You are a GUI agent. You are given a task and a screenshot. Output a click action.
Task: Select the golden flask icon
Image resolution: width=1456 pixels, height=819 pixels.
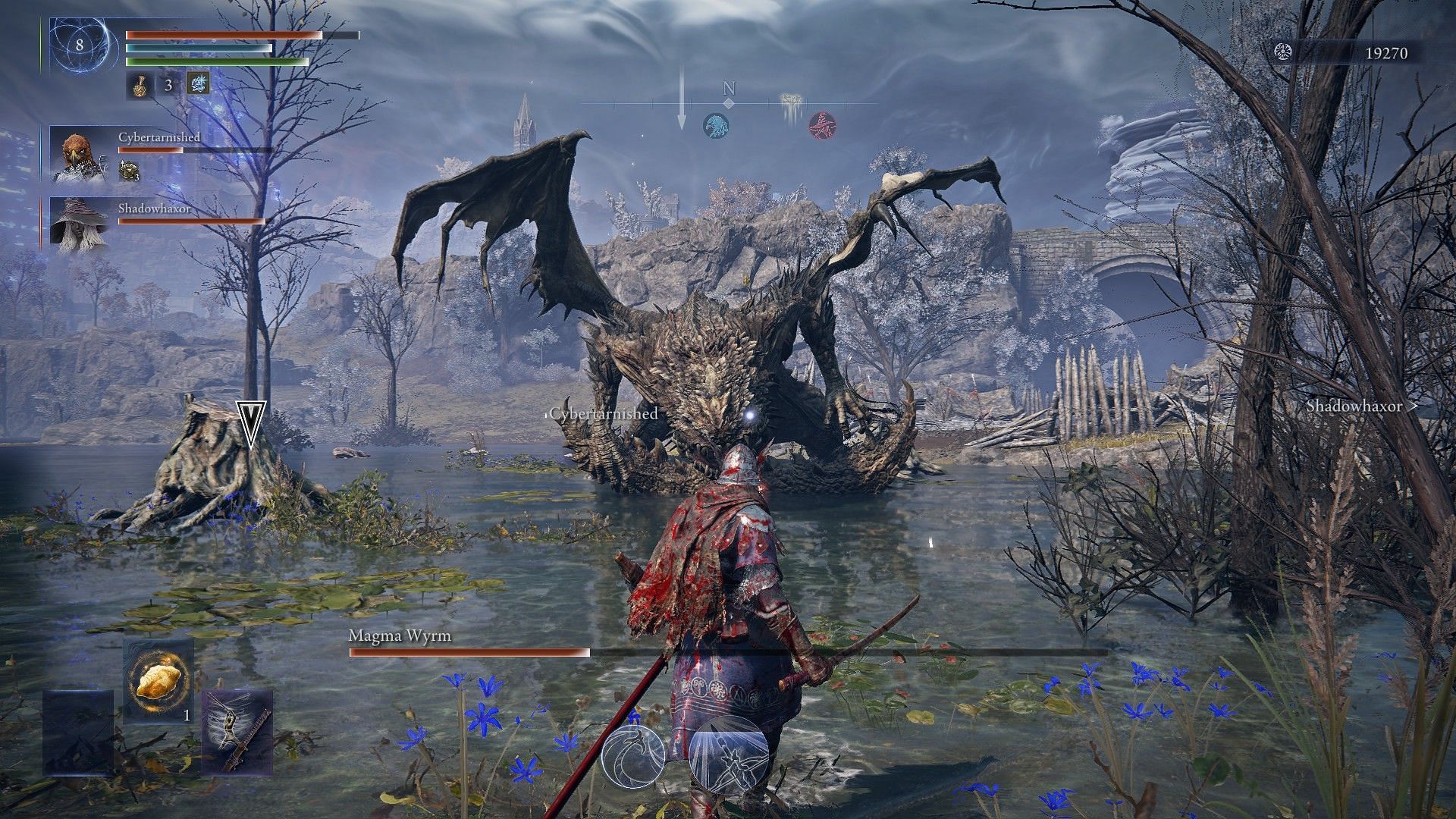[x=138, y=85]
